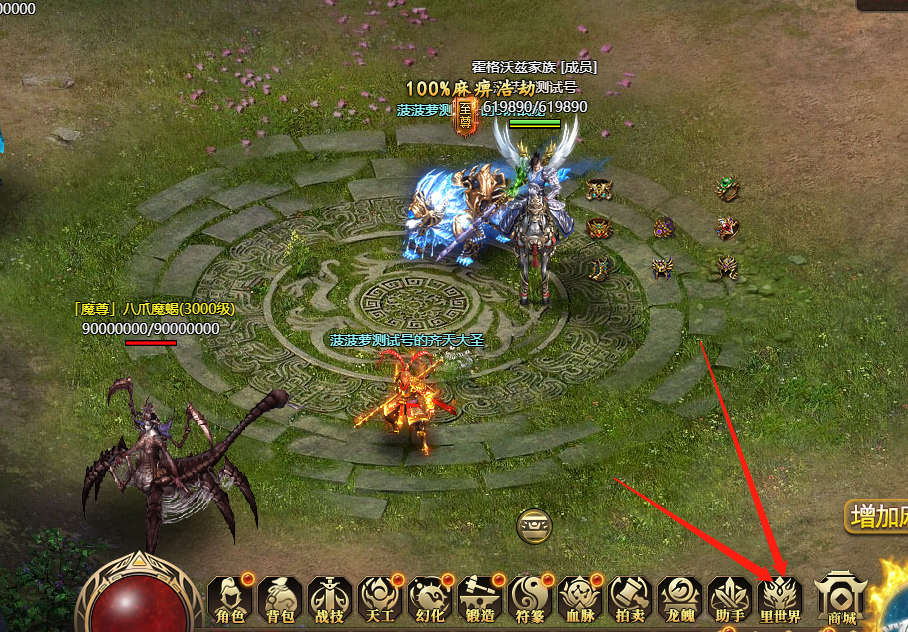Open the 角色 character menu
This screenshot has height=632, width=908.
pos(230,600)
